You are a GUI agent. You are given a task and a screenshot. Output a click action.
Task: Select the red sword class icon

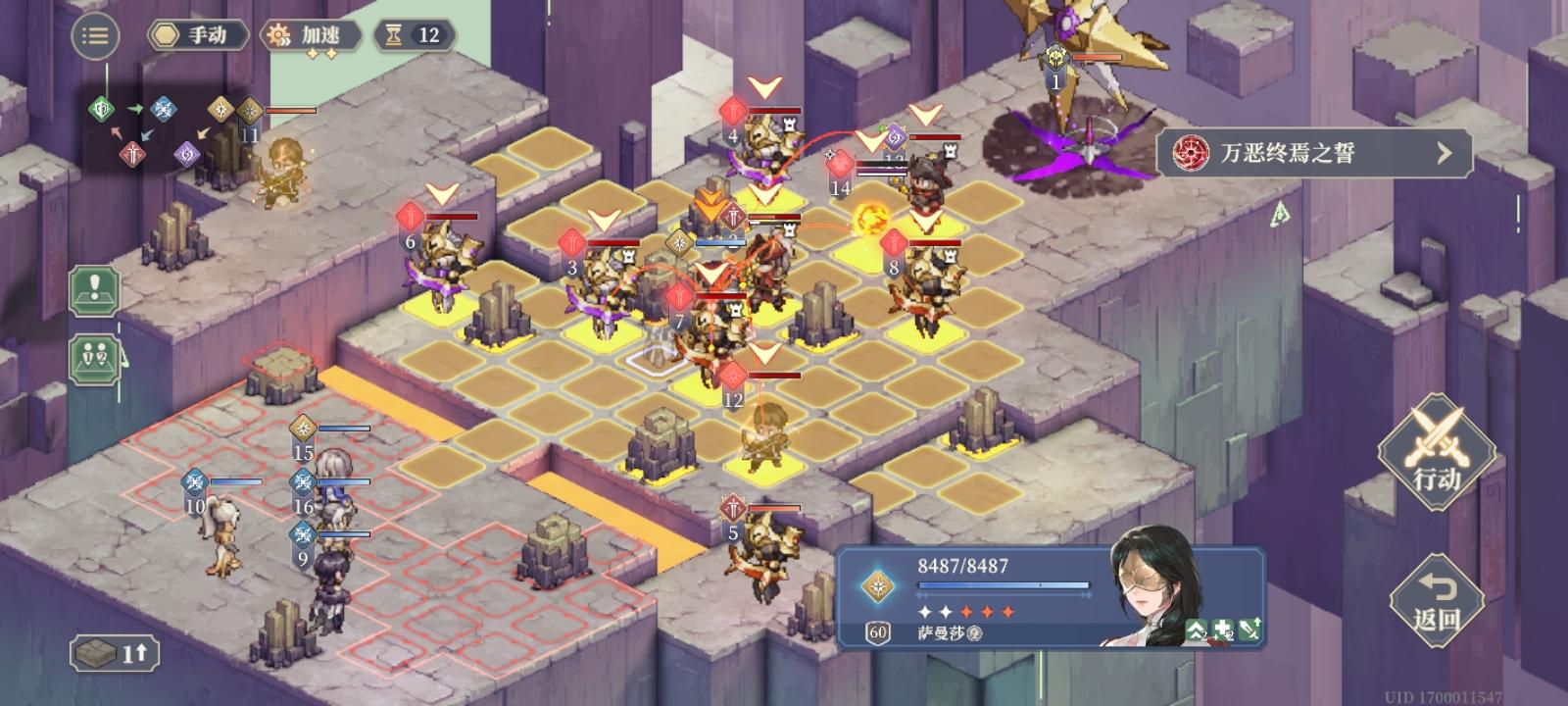[x=133, y=155]
